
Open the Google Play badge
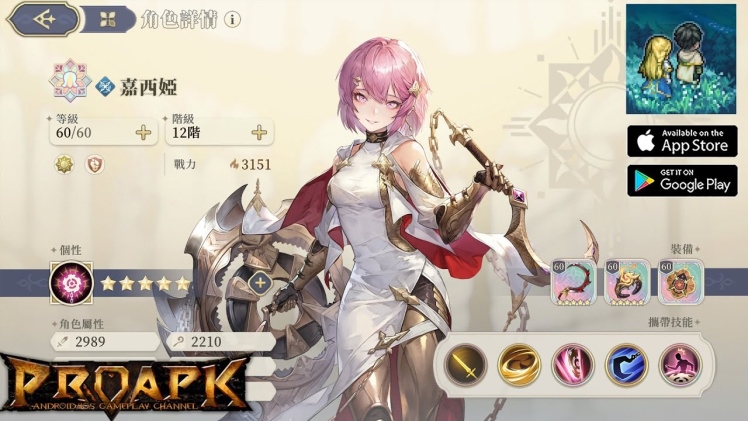[x=682, y=181]
